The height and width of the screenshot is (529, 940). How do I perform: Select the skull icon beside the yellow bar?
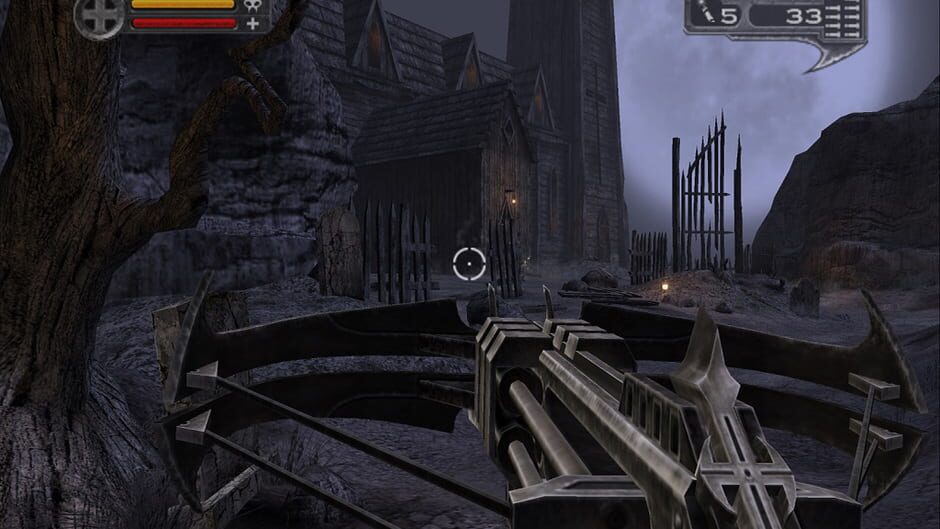(x=252, y=6)
